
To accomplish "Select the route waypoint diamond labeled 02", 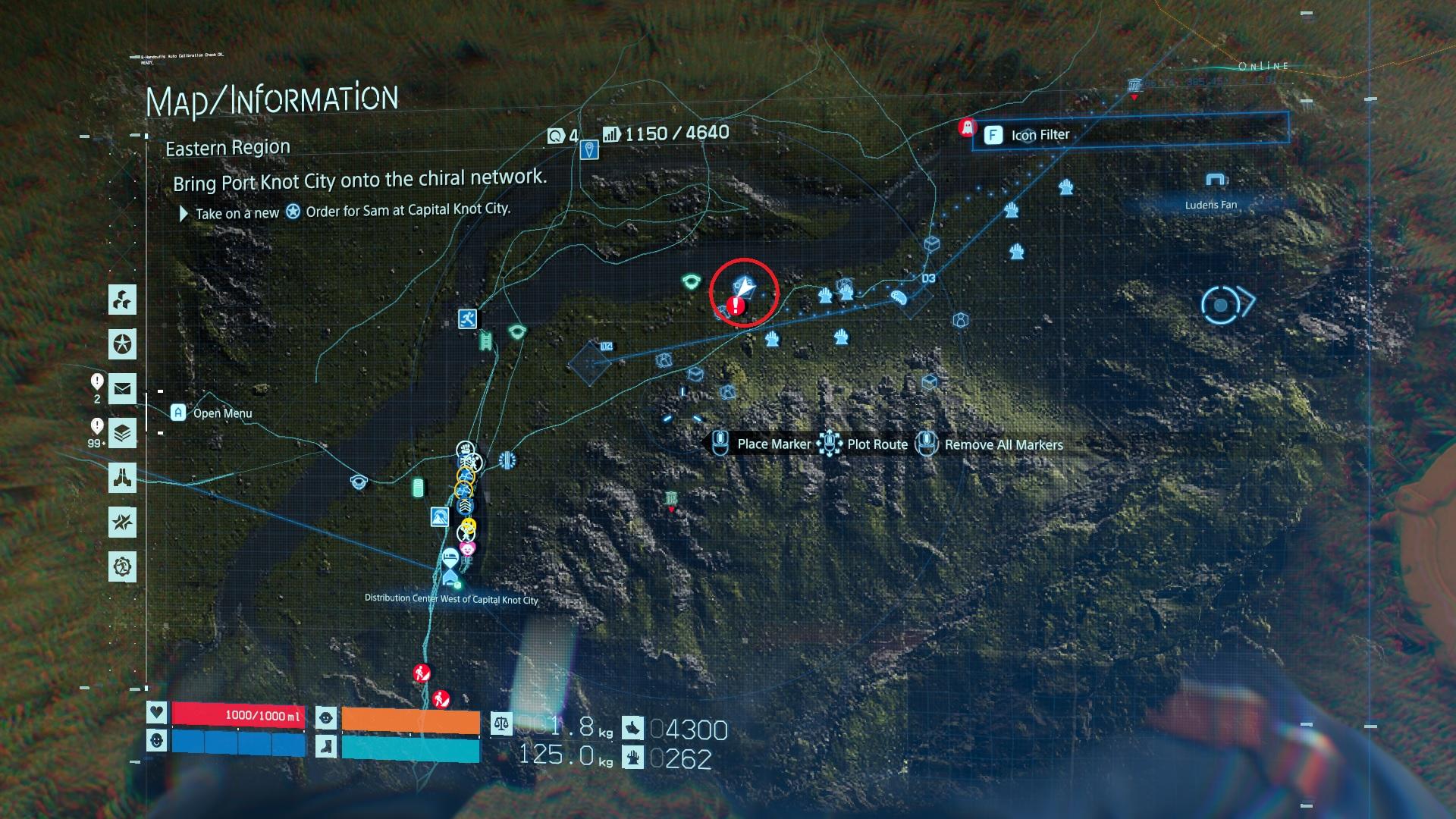I will 590,363.
